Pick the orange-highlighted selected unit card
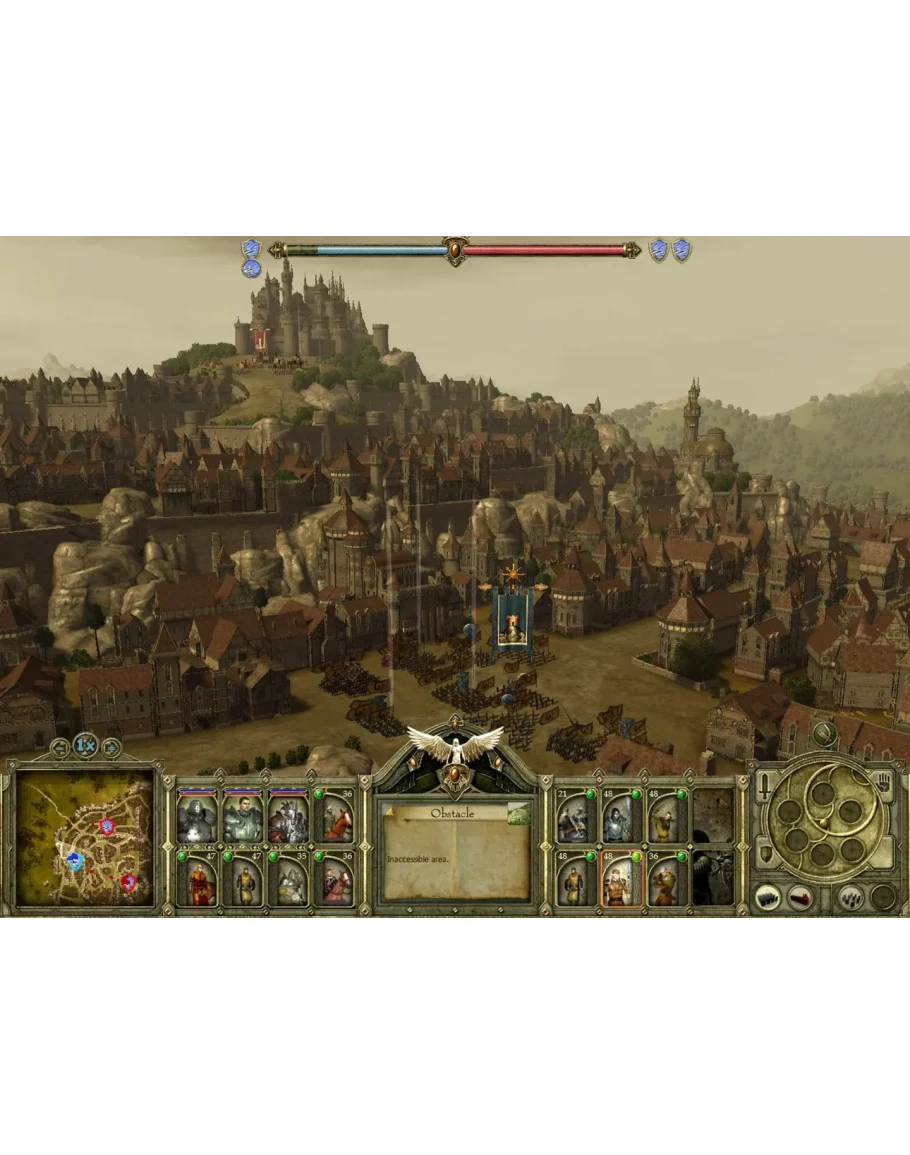Screen dimensions: 910x1155 pos(620,880)
